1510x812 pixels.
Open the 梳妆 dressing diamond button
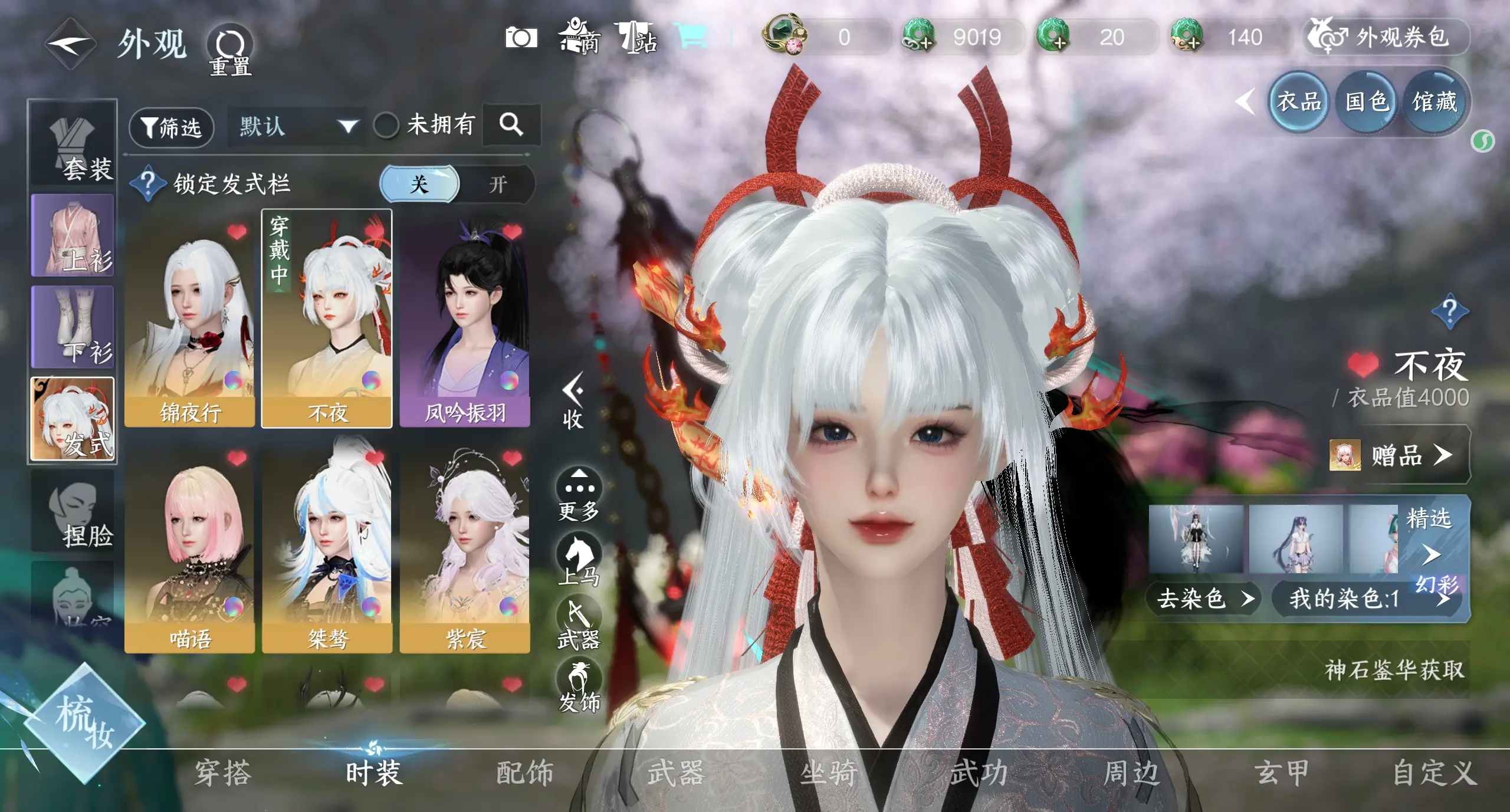coord(85,722)
